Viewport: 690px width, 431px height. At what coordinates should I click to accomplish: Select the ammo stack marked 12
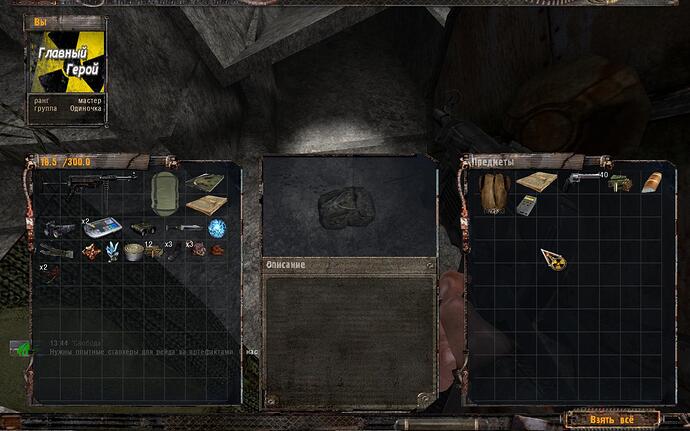pos(151,252)
